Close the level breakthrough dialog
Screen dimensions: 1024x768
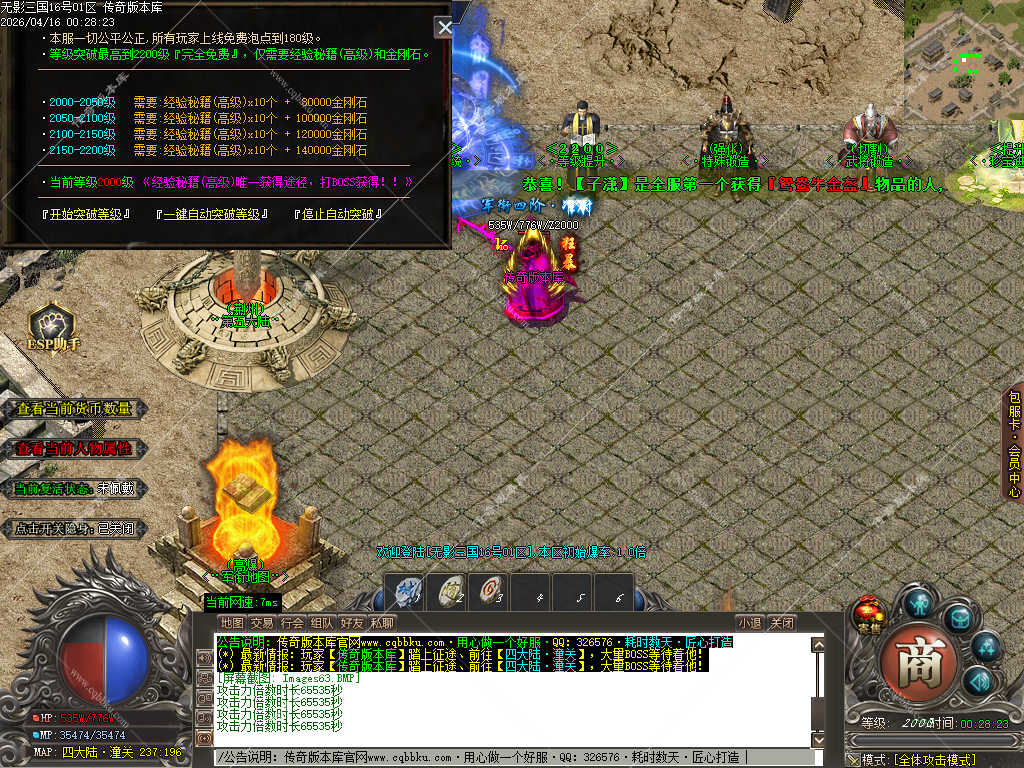[444, 27]
